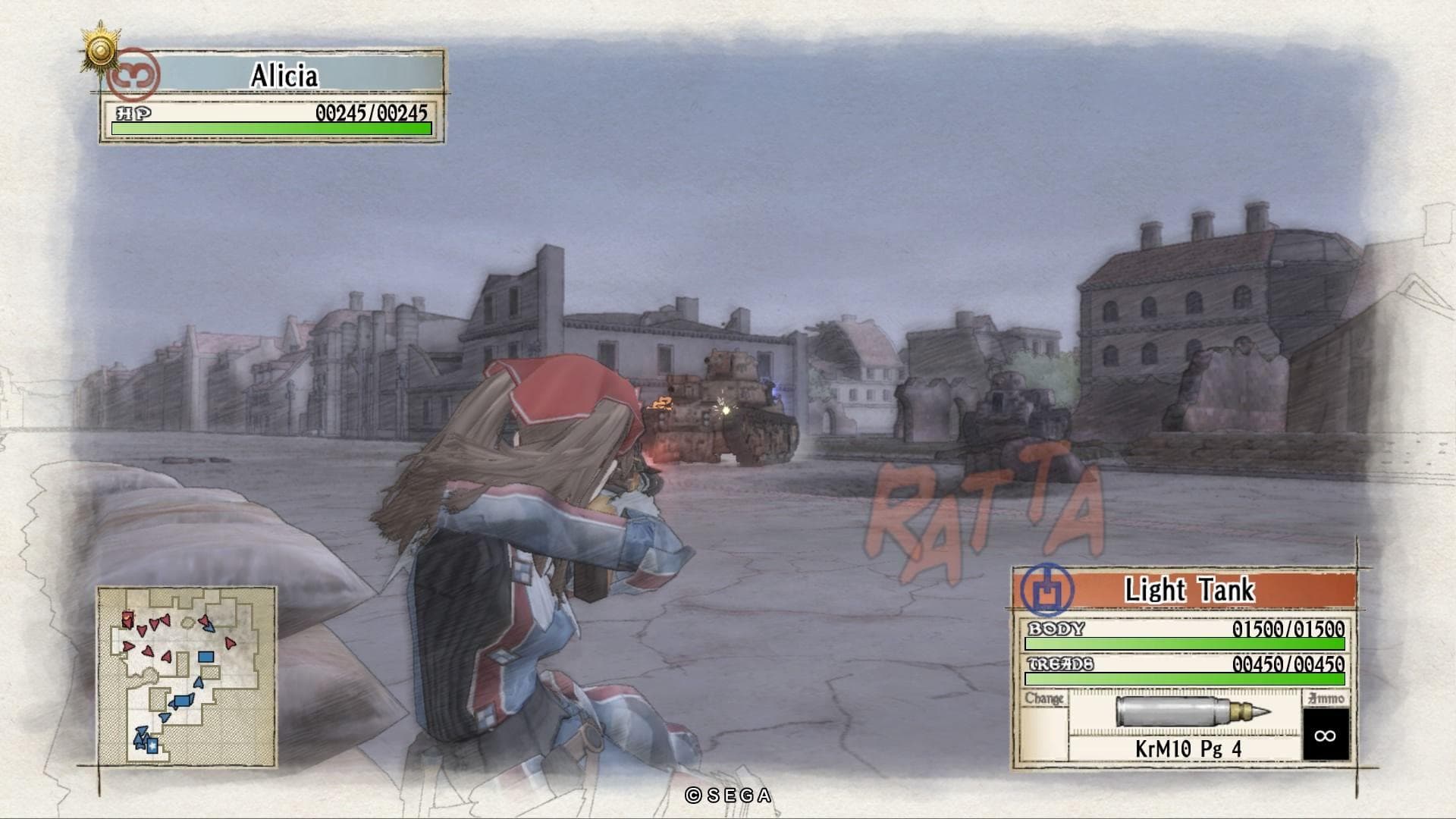Click Alicia's gold rank medal icon

pos(102,51)
